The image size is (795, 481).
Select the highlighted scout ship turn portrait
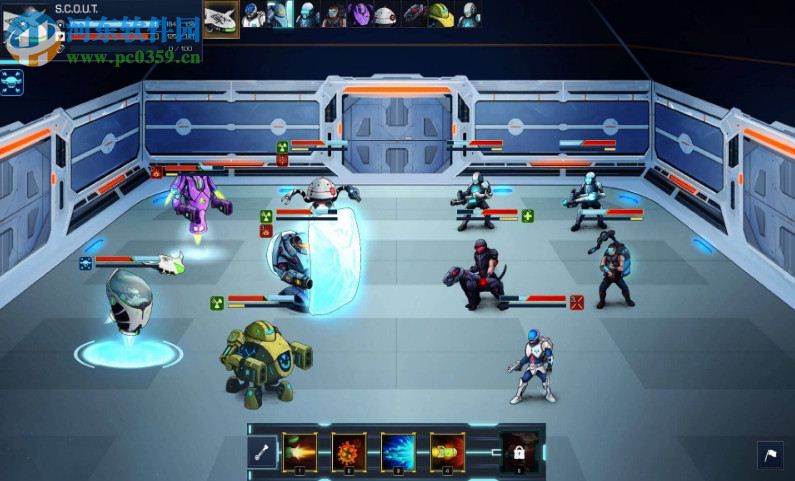(x=221, y=17)
